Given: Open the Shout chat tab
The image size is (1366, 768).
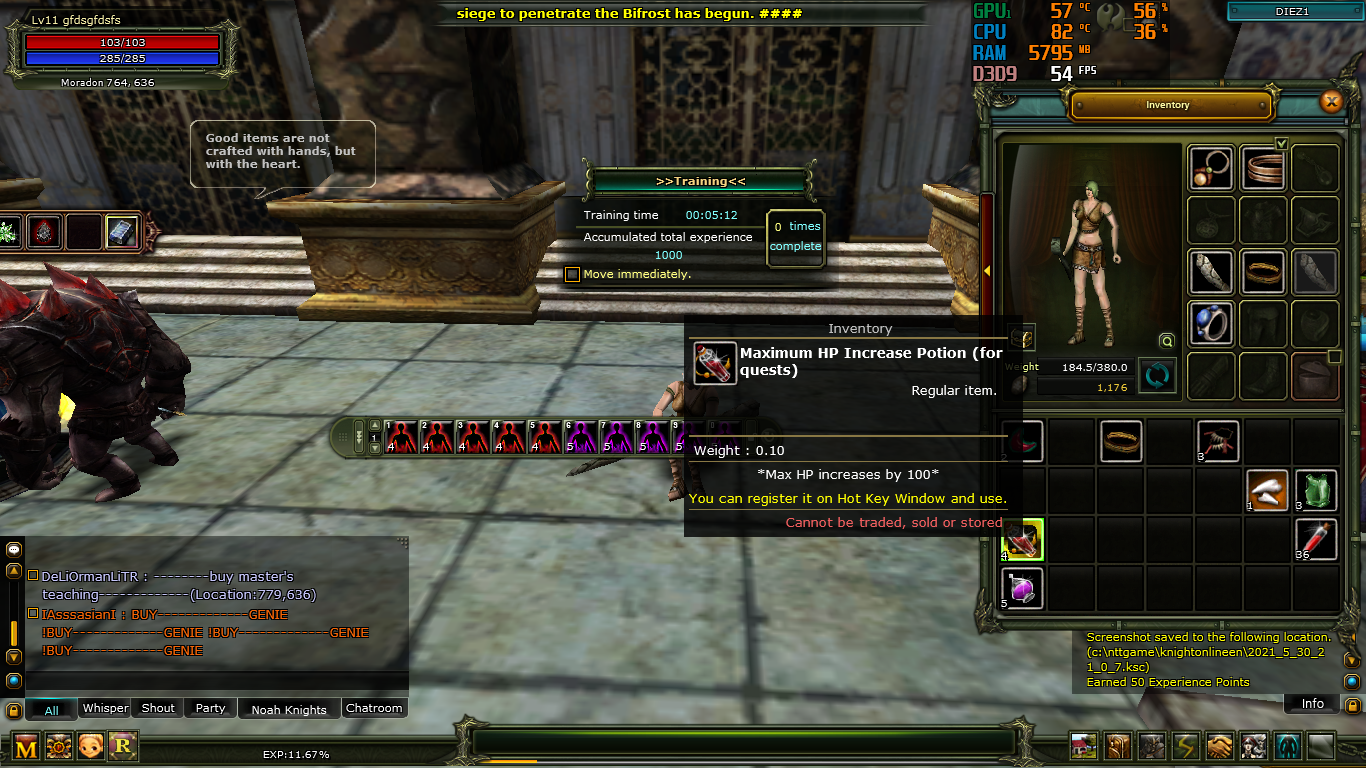Looking at the screenshot, I should 158,708.
